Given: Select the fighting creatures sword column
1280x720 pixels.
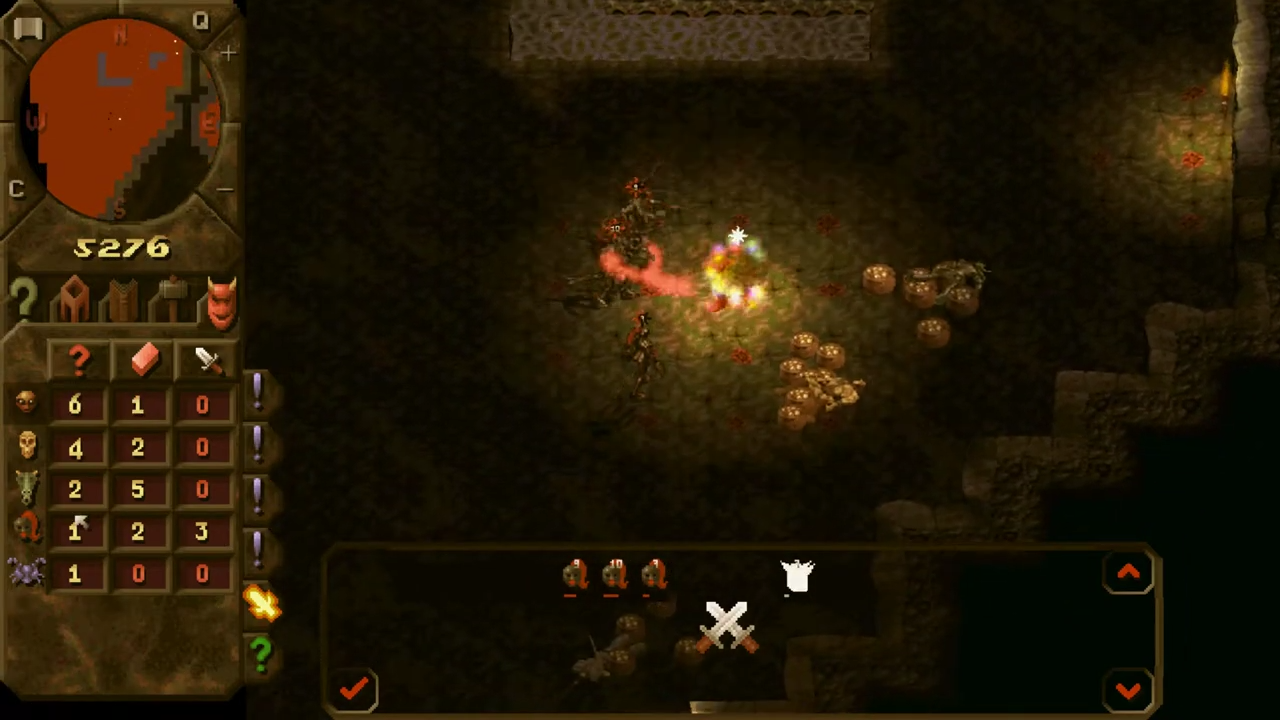Looking at the screenshot, I should pos(205,360).
